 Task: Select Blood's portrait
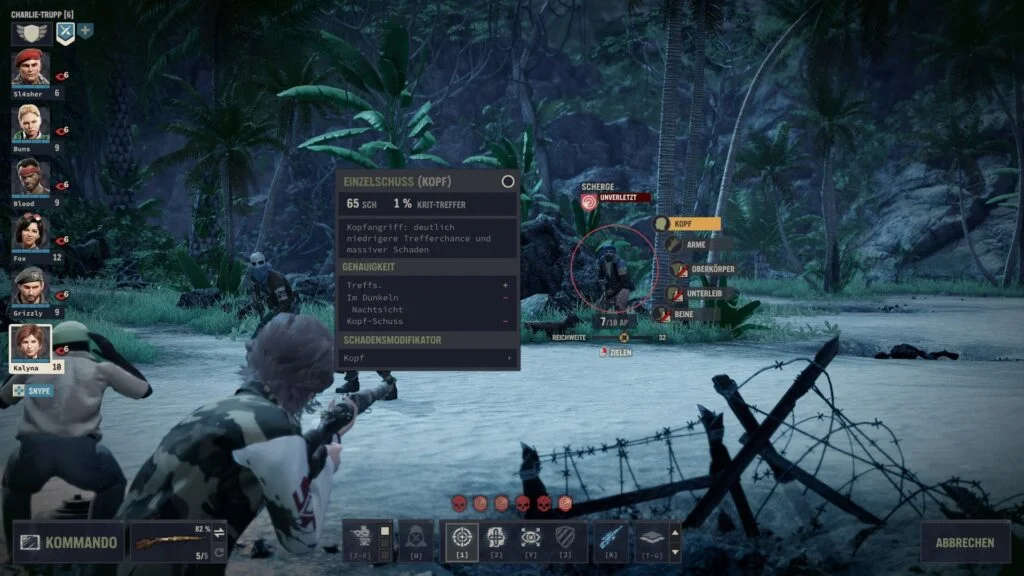click(30, 178)
